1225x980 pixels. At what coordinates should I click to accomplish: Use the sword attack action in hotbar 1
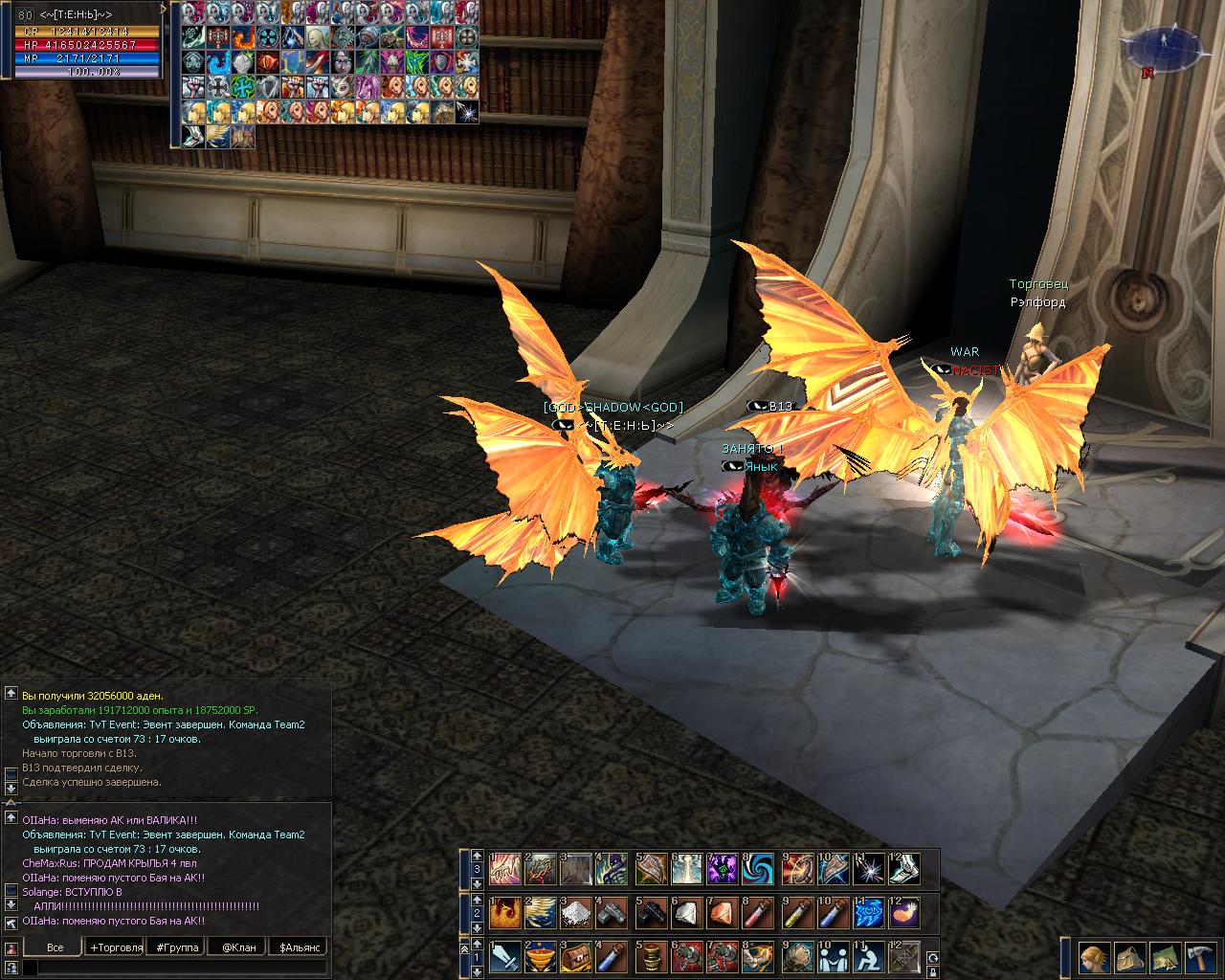(504, 956)
